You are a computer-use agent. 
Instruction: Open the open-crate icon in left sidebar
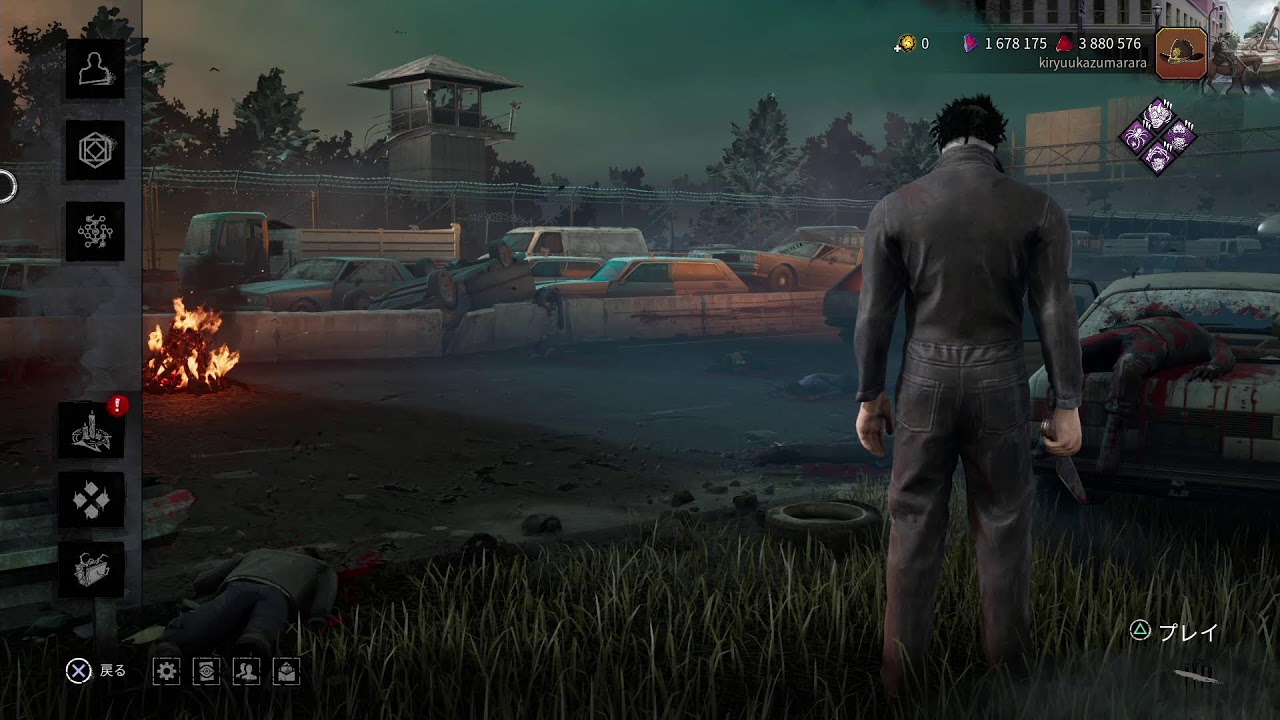(91, 569)
